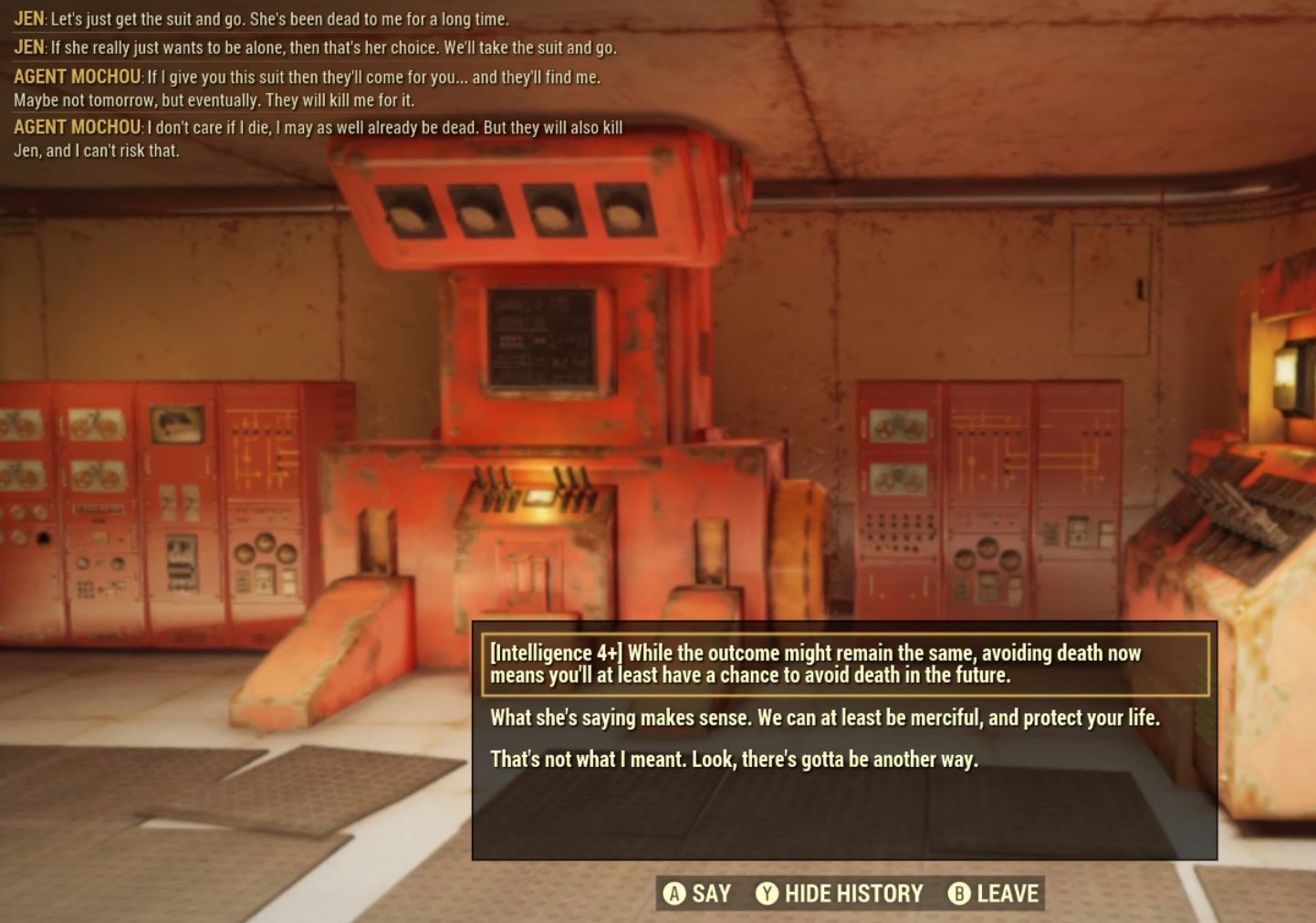Toggle the highlighted Intelligence 4+ response option
Viewport: 1316px width, 923px height.
815,663
